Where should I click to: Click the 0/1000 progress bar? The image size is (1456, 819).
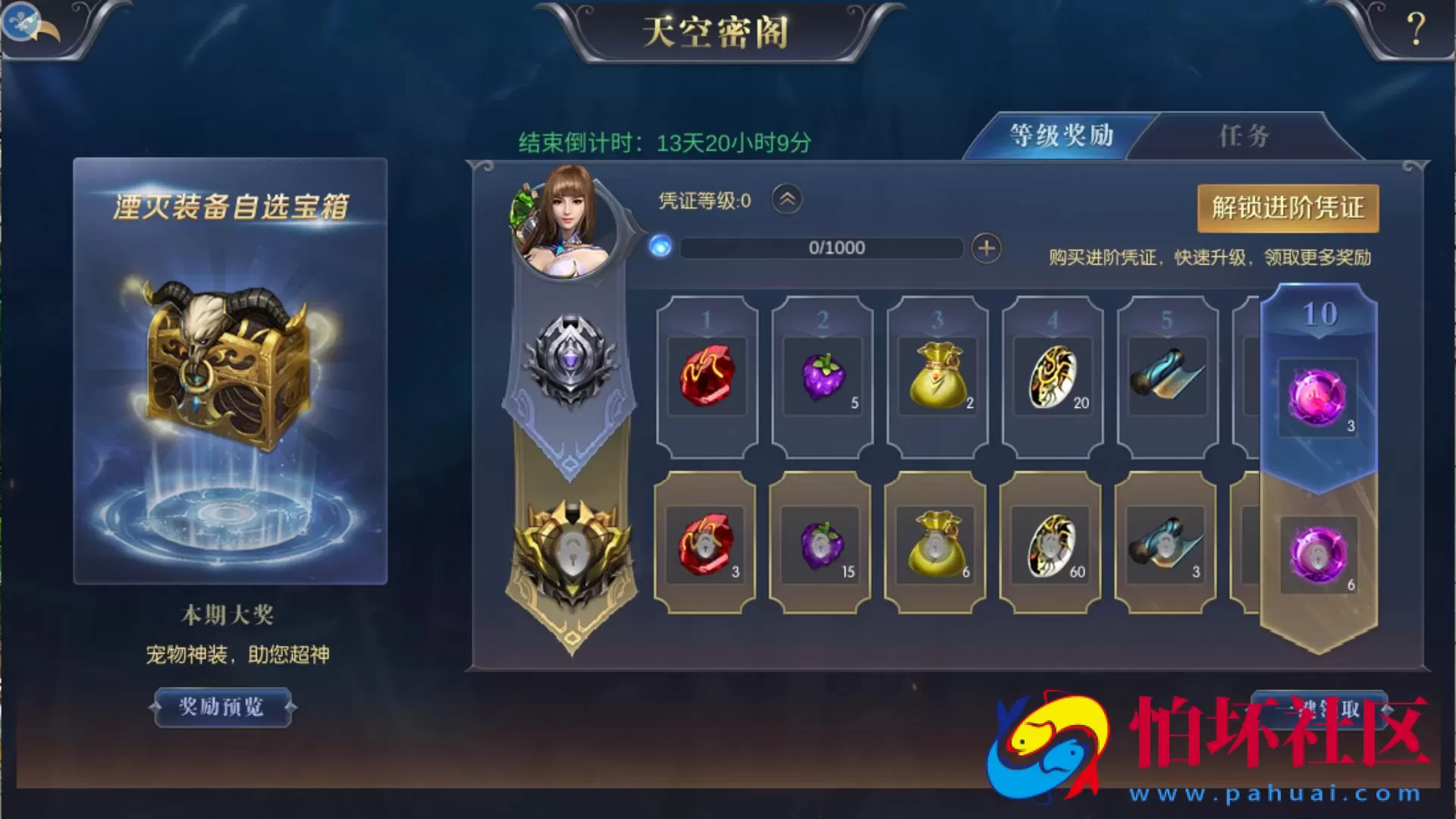[x=821, y=248]
